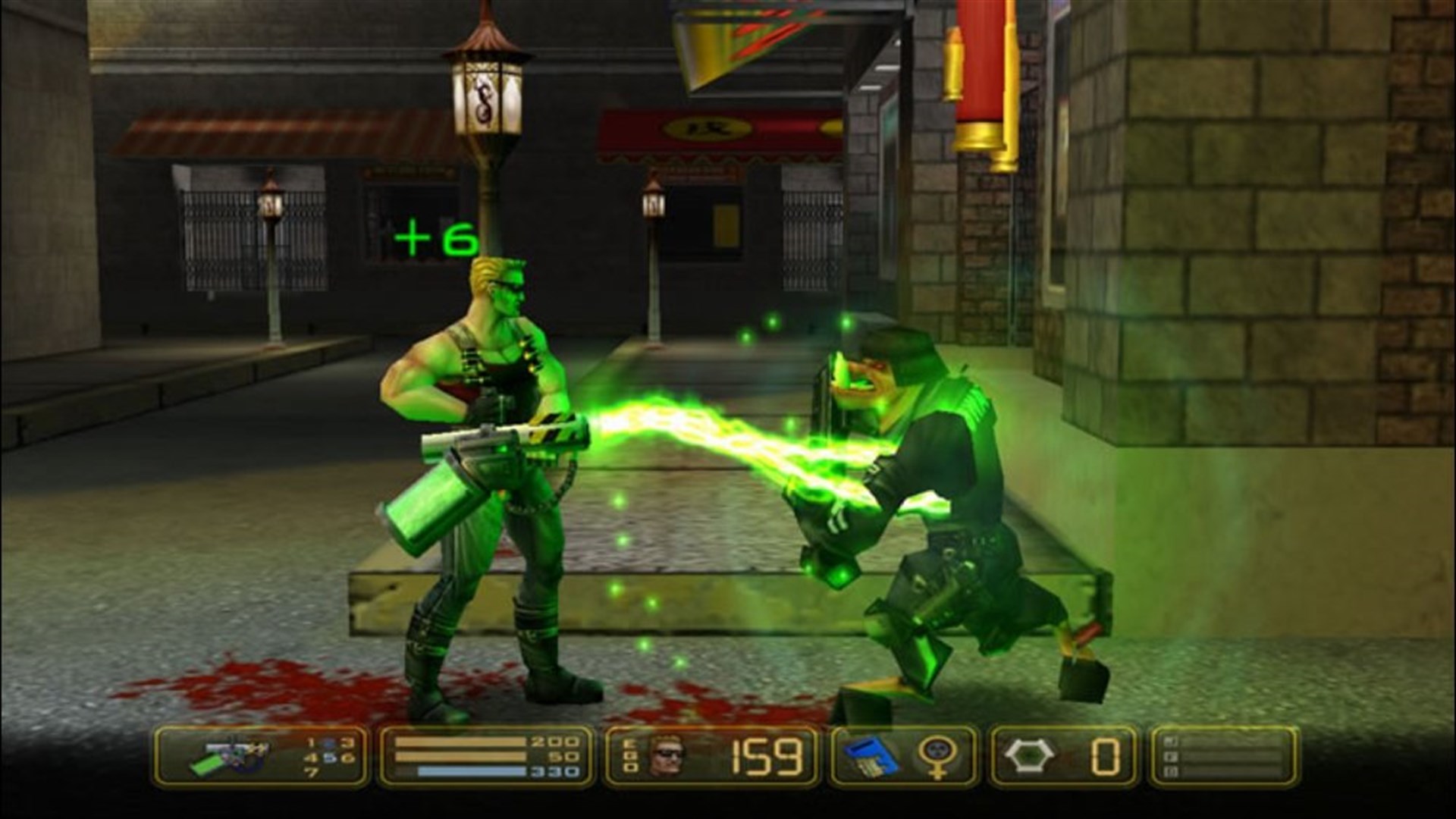Click the +6 bonus text above Duke
Image resolution: width=1456 pixels, height=819 pixels.
coord(434,235)
